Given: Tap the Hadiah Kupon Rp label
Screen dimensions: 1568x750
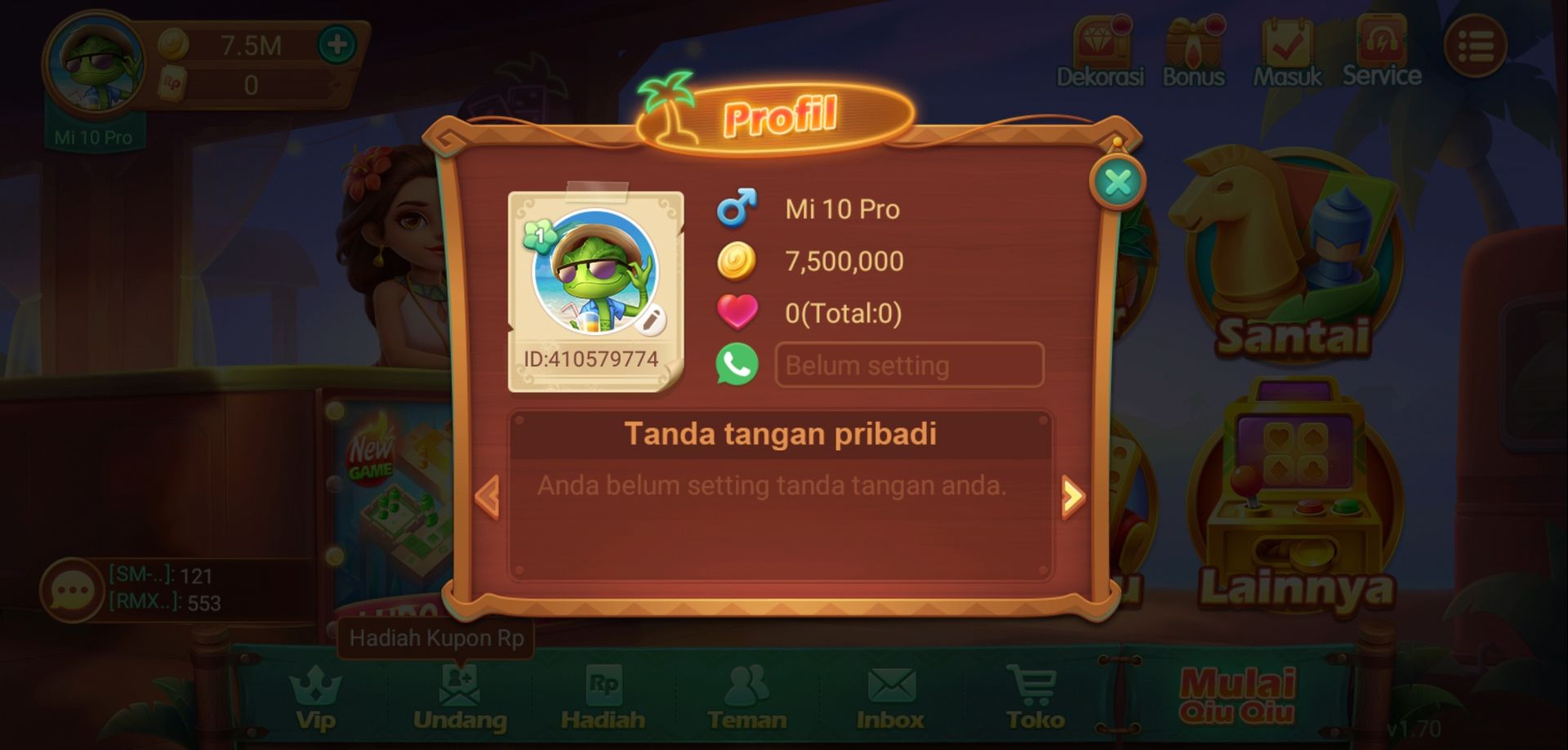Looking at the screenshot, I should [x=438, y=640].
